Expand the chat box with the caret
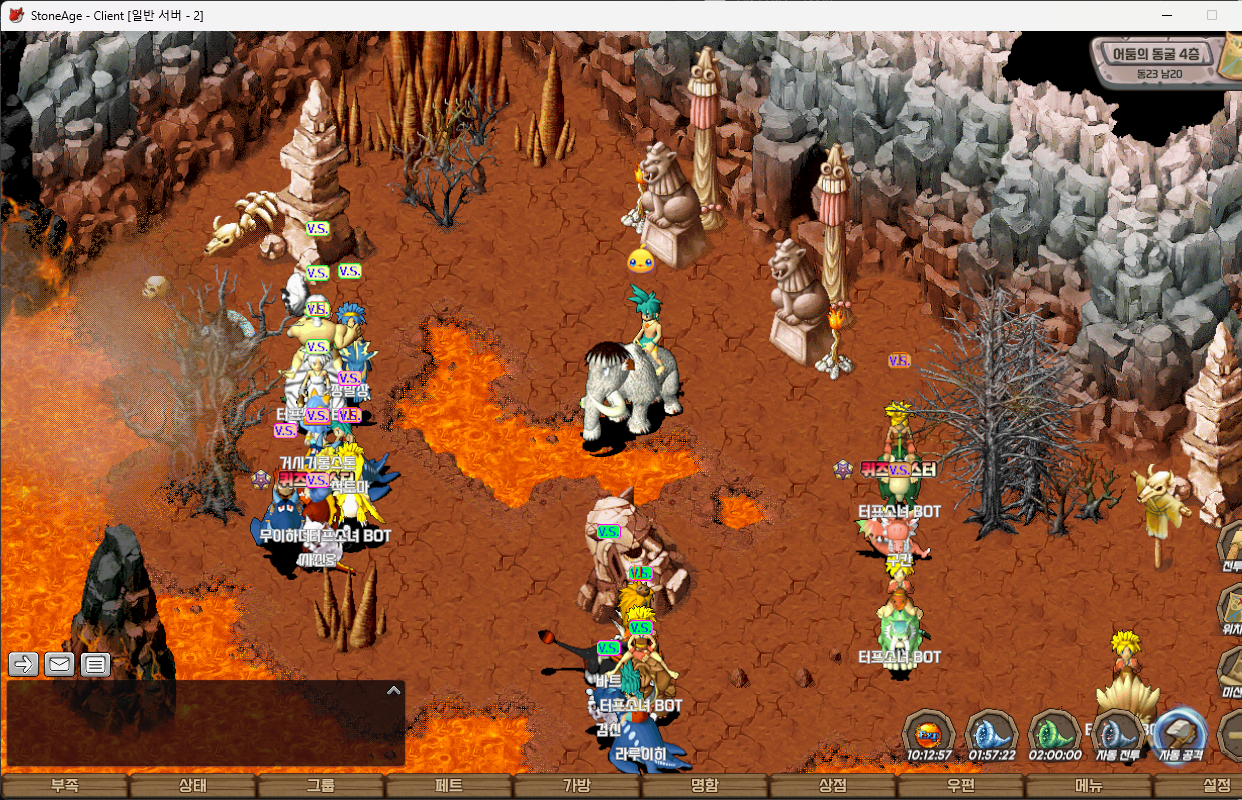Viewport: 1242px width, 800px height. click(393, 690)
